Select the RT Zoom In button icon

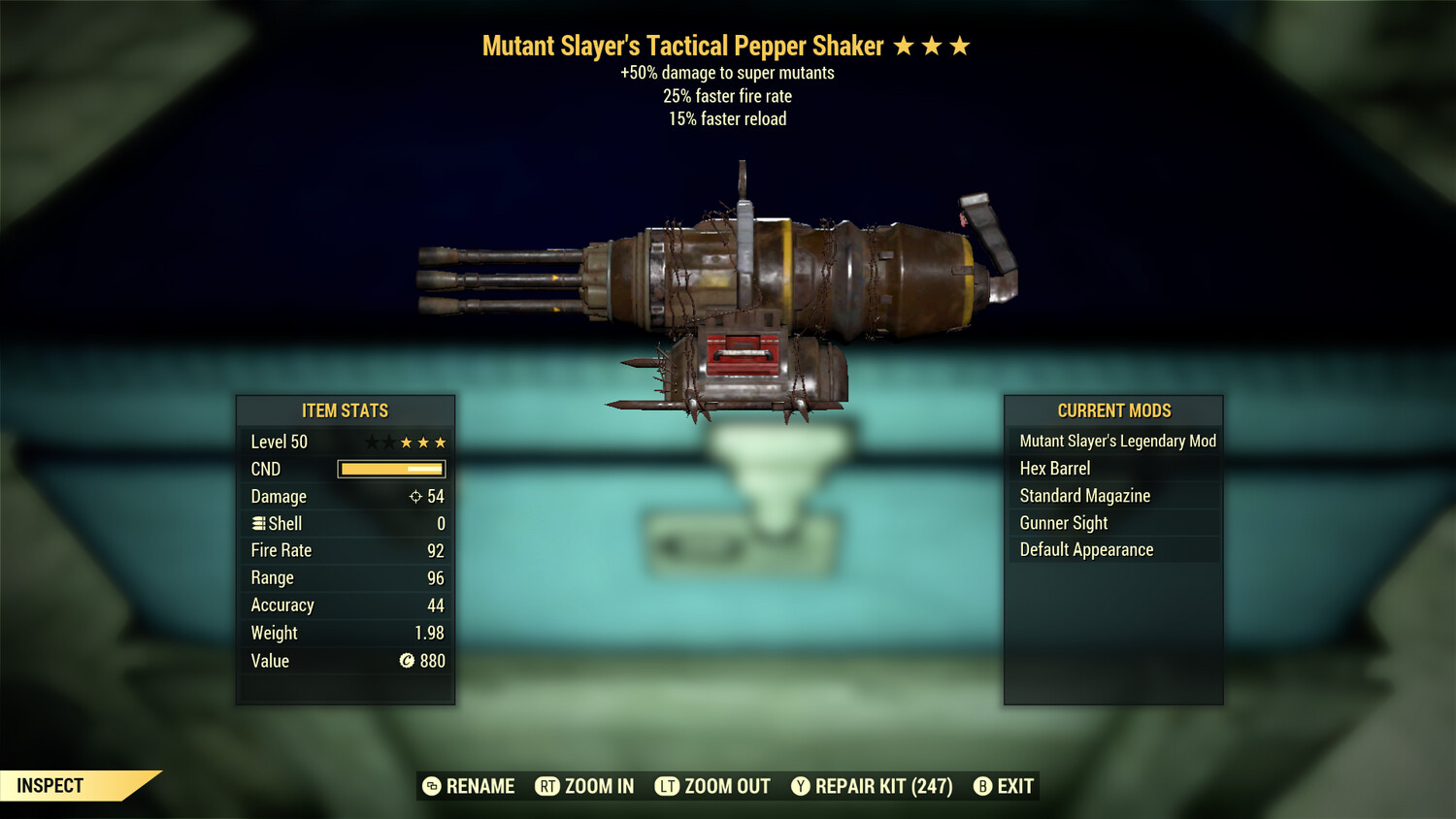coord(549,786)
